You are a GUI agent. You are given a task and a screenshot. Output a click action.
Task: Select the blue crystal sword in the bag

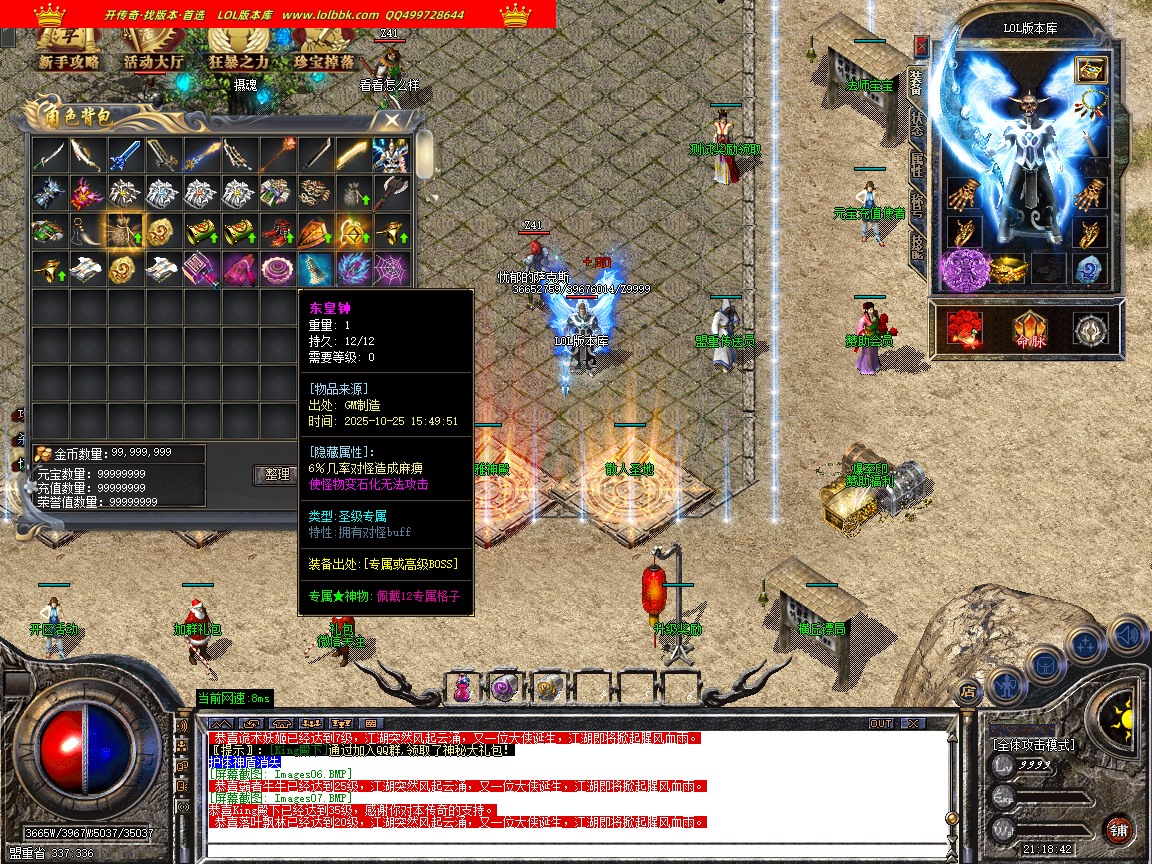click(124, 155)
